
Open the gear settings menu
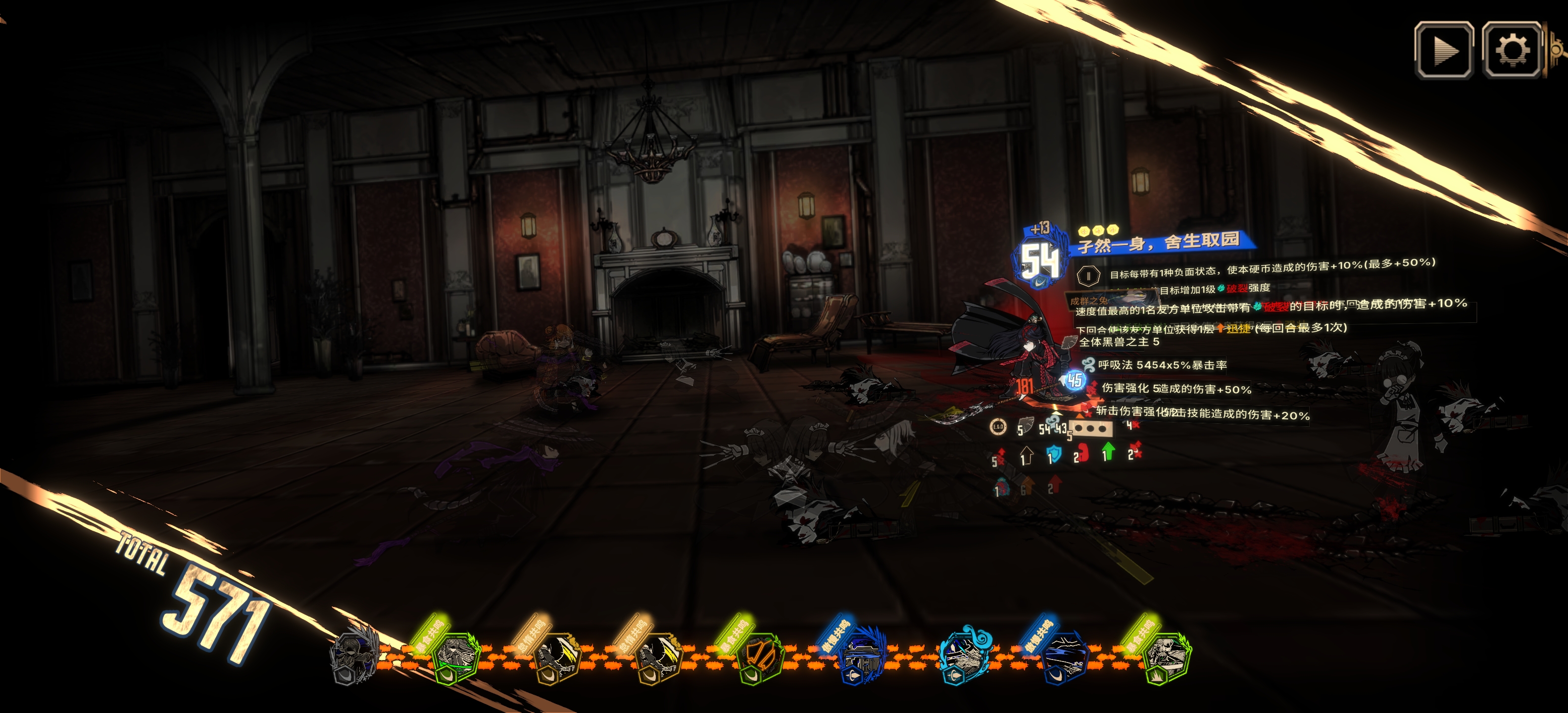[1512, 50]
